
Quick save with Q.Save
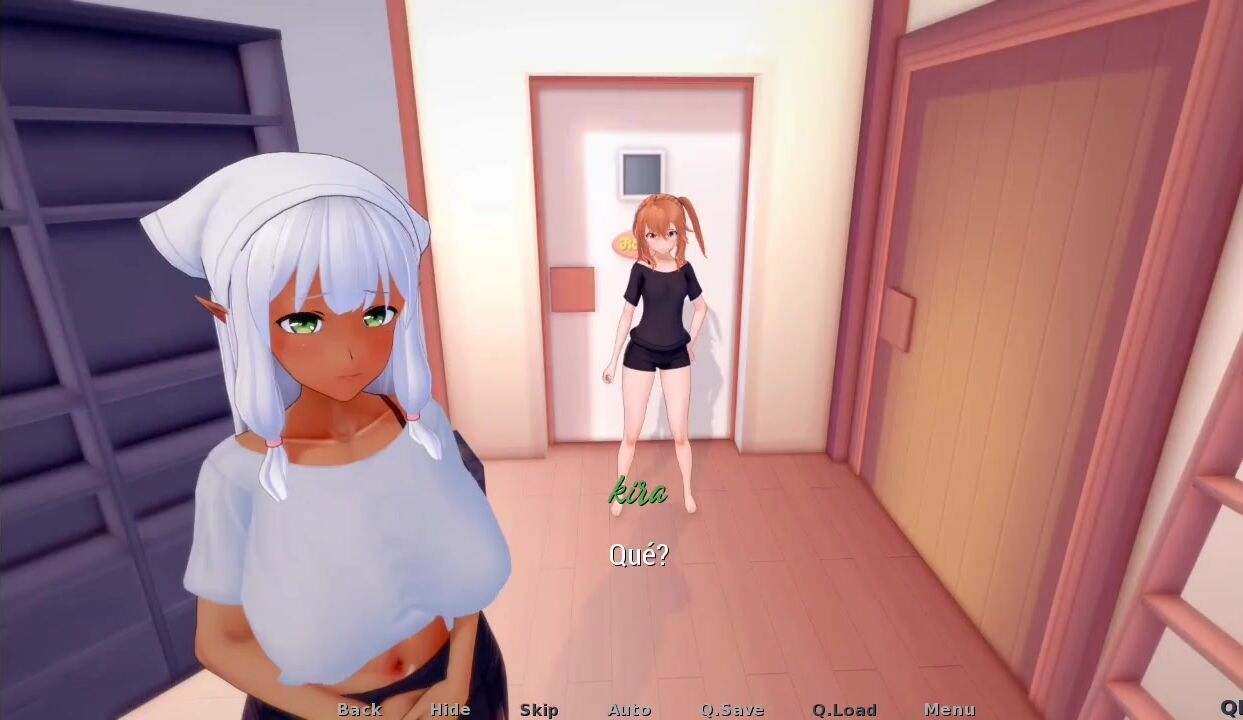(732, 709)
